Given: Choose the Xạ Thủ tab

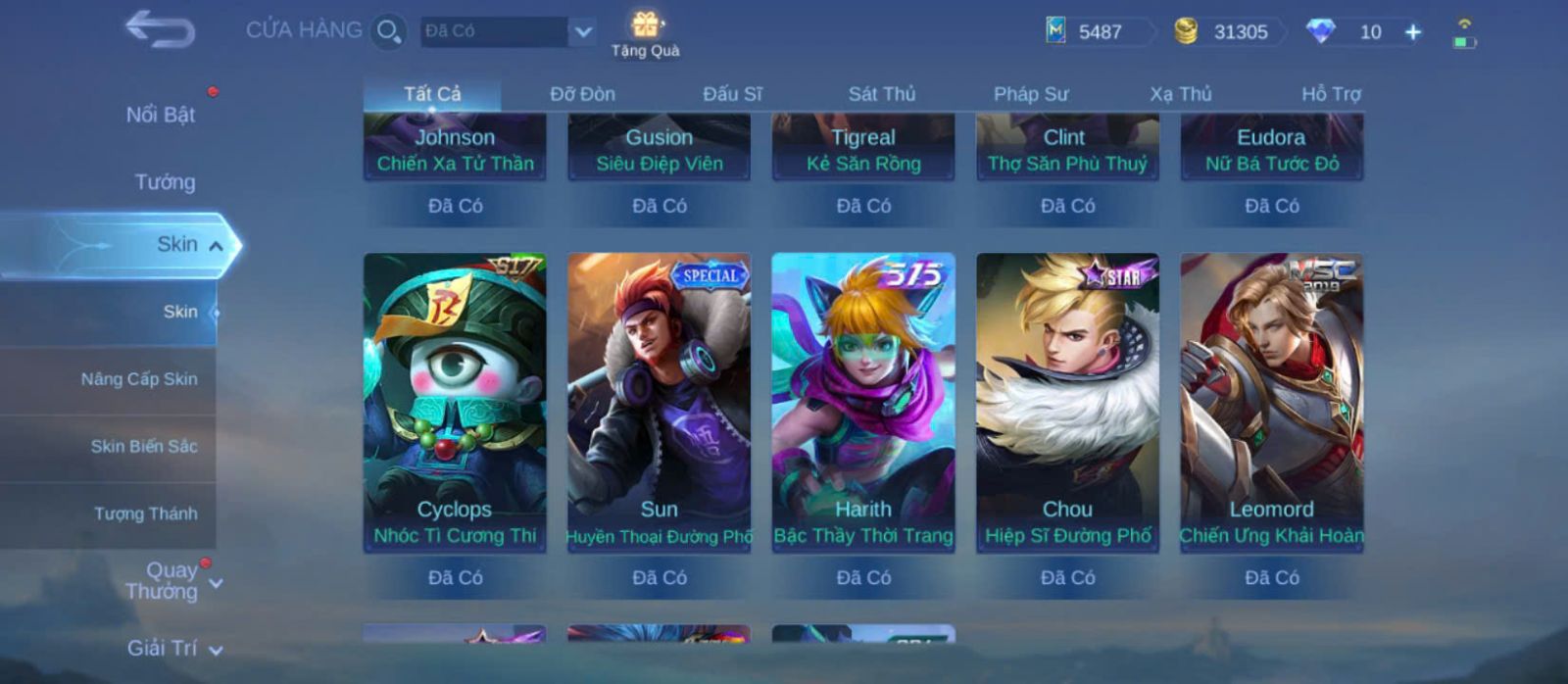Looking at the screenshot, I should tap(1180, 94).
